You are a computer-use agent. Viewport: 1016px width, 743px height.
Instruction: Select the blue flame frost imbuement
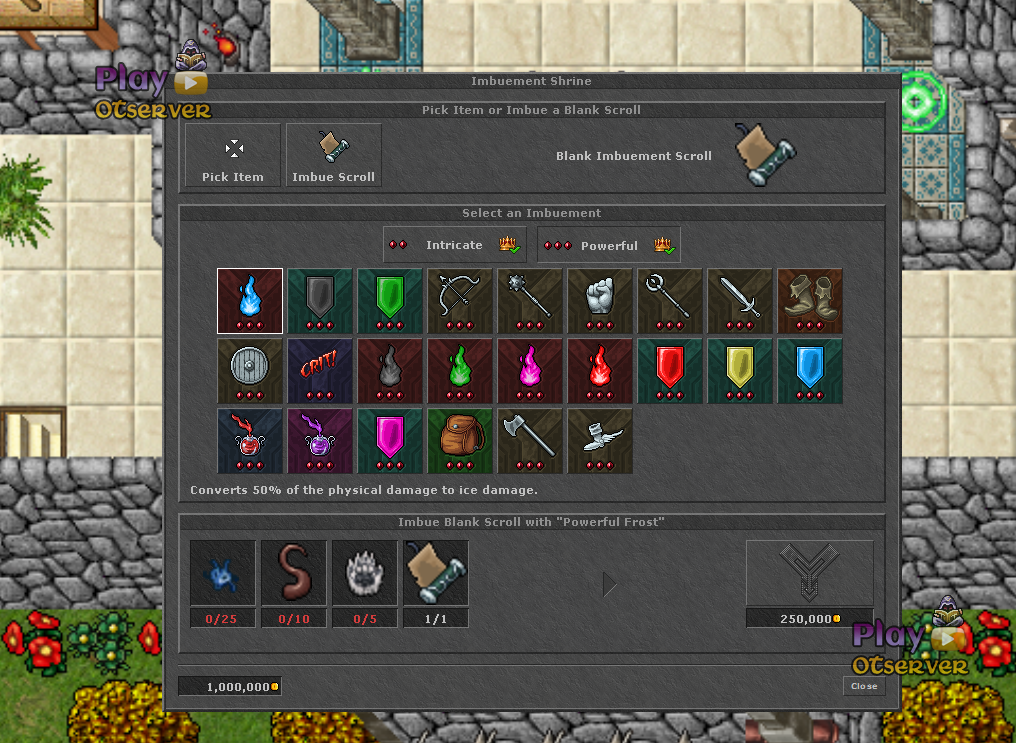(250, 300)
